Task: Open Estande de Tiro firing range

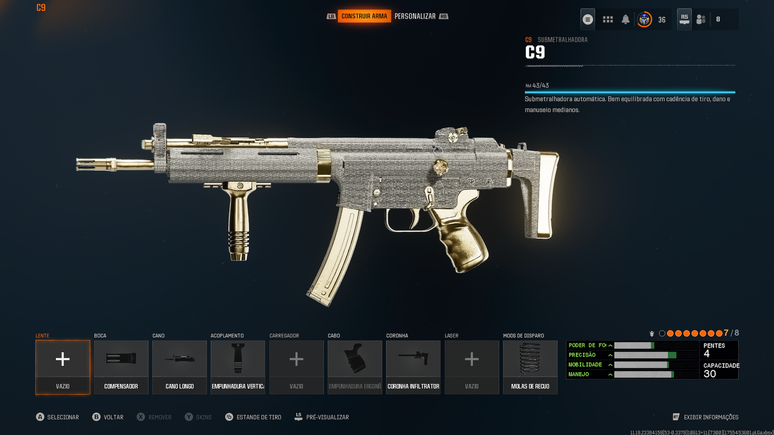Action: (254, 417)
